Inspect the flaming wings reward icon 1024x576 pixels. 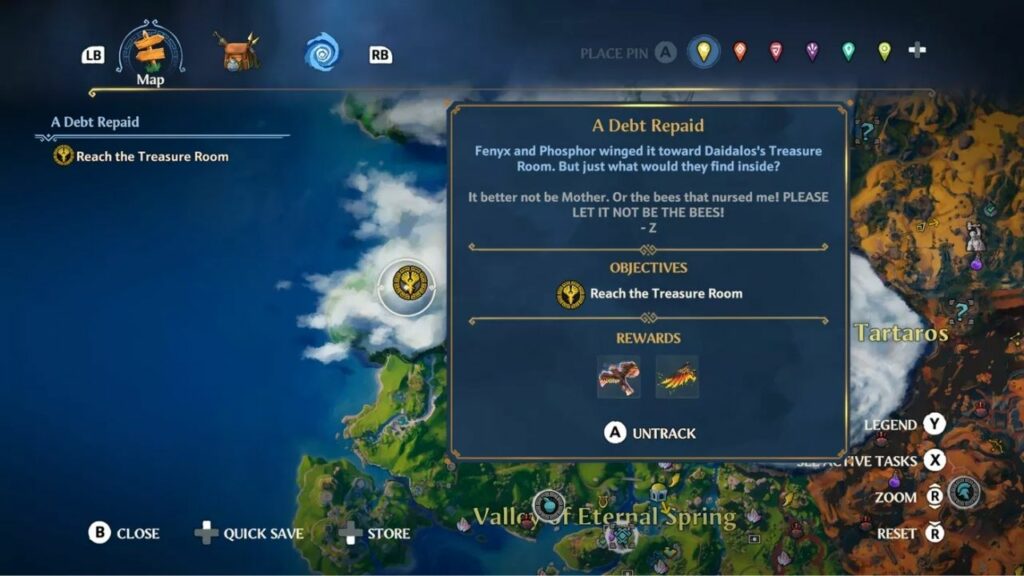click(x=677, y=377)
